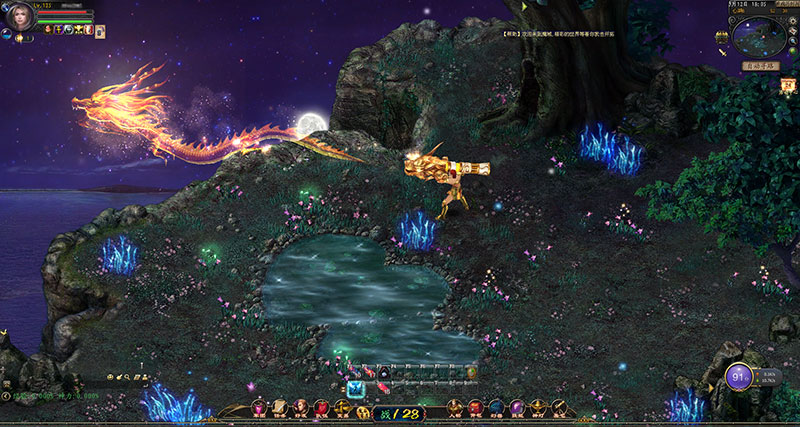Image resolution: width=800 pixels, height=427 pixels.
Task: Click the oval minimap
Action: [757, 36]
